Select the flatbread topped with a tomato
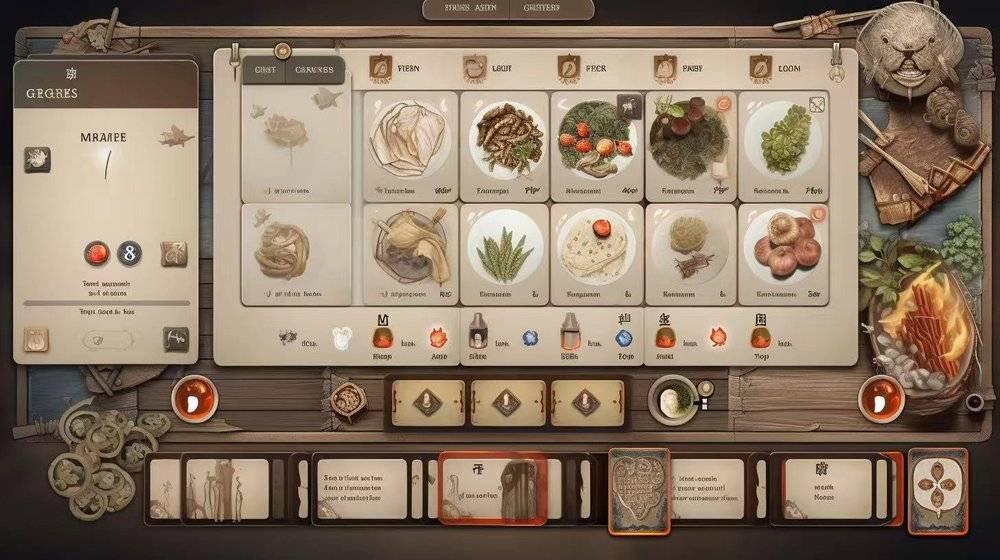This screenshot has height=560, width=1000. click(597, 250)
